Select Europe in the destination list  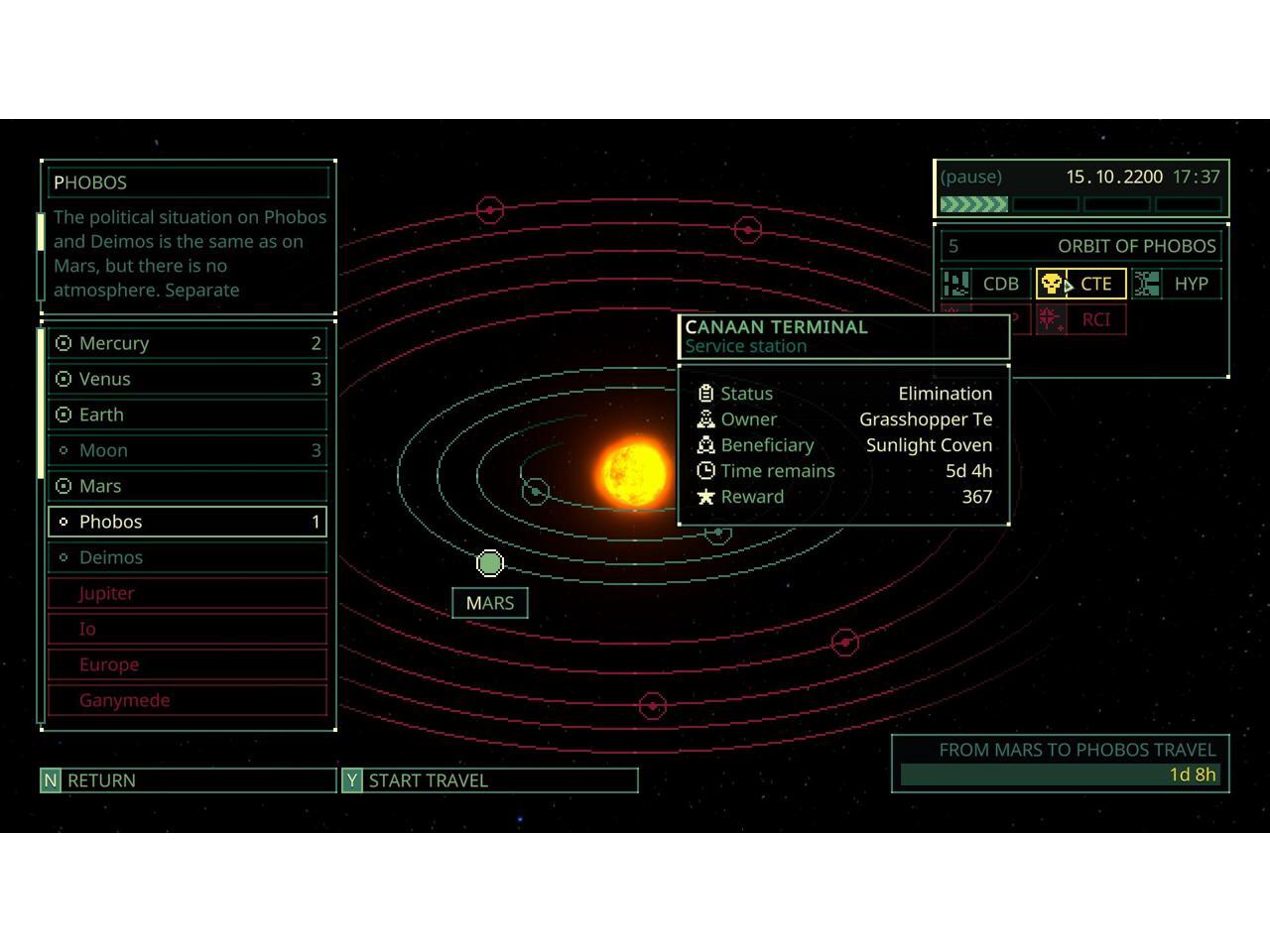188,664
